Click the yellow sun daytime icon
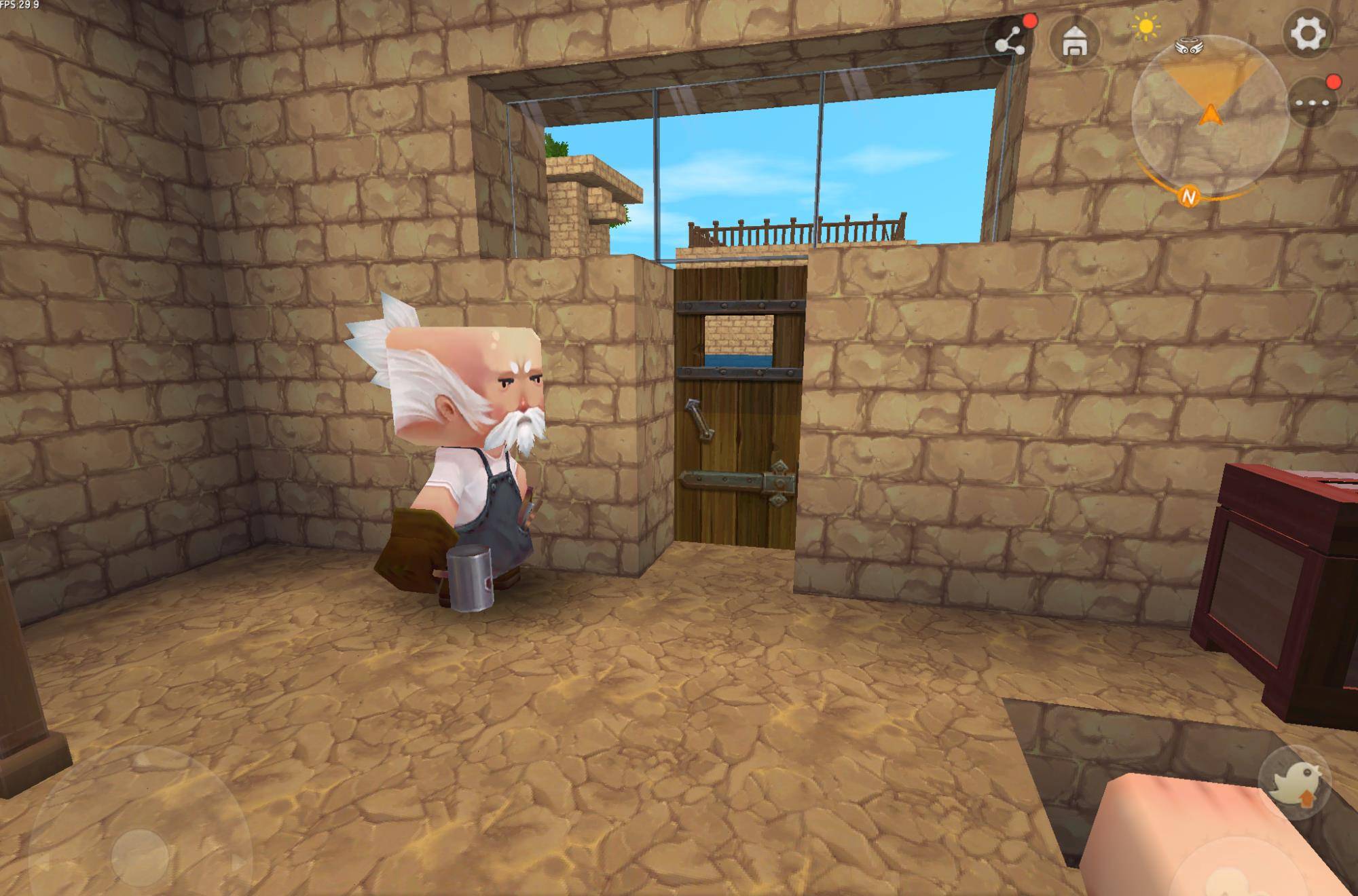This screenshot has height=896, width=1358. click(x=1146, y=27)
